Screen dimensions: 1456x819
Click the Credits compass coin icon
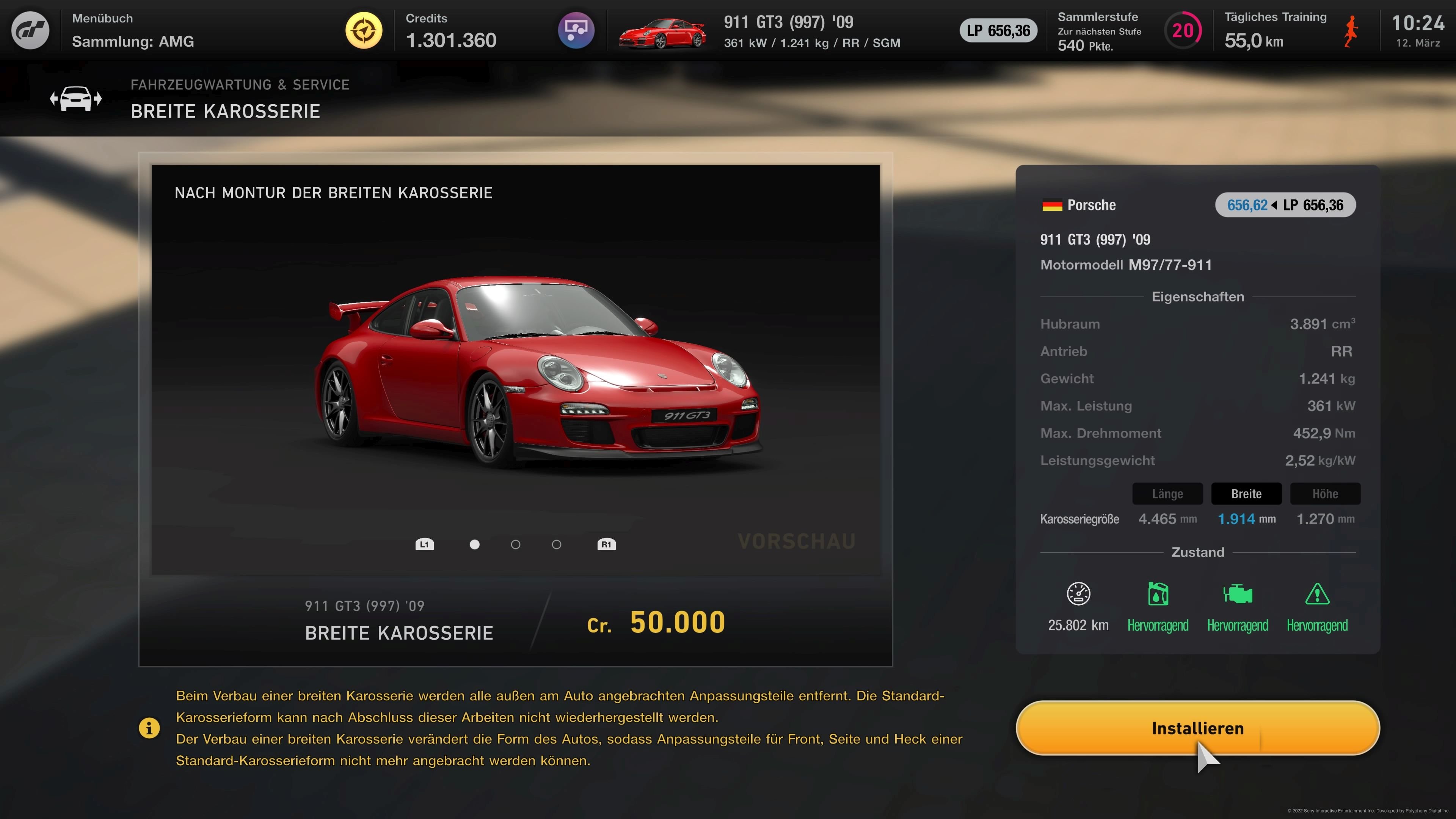pos(364,30)
